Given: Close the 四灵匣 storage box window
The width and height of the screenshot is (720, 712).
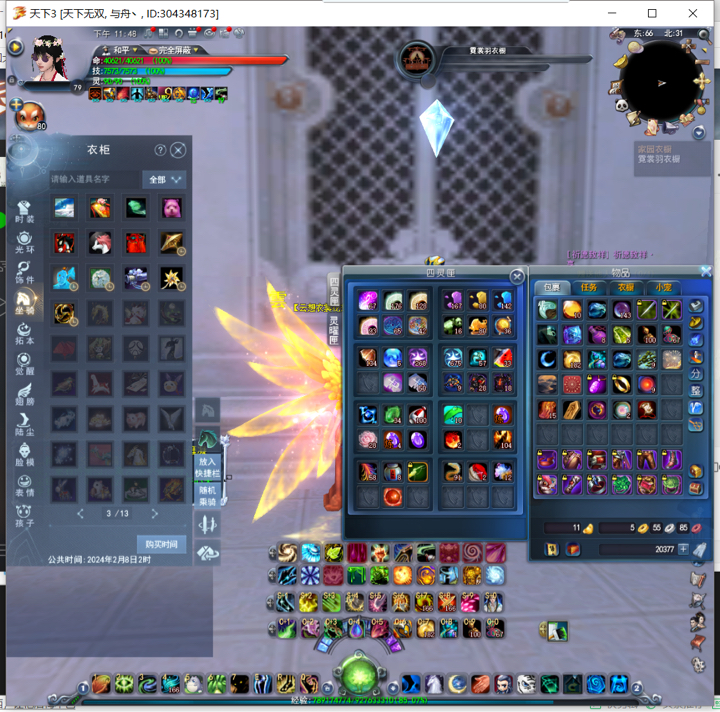Looking at the screenshot, I should pos(517,276).
